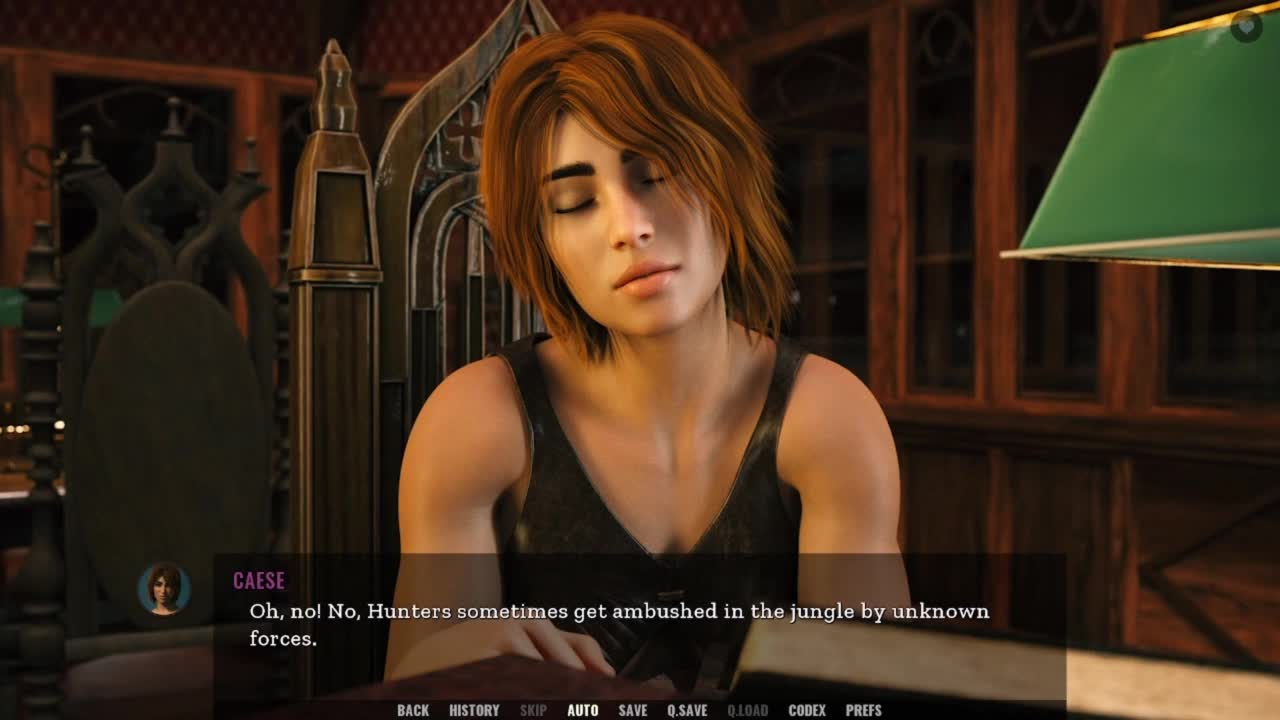The image size is (1280, 720).
Task: Click Caese's round portrait icon
Action: 164,588
